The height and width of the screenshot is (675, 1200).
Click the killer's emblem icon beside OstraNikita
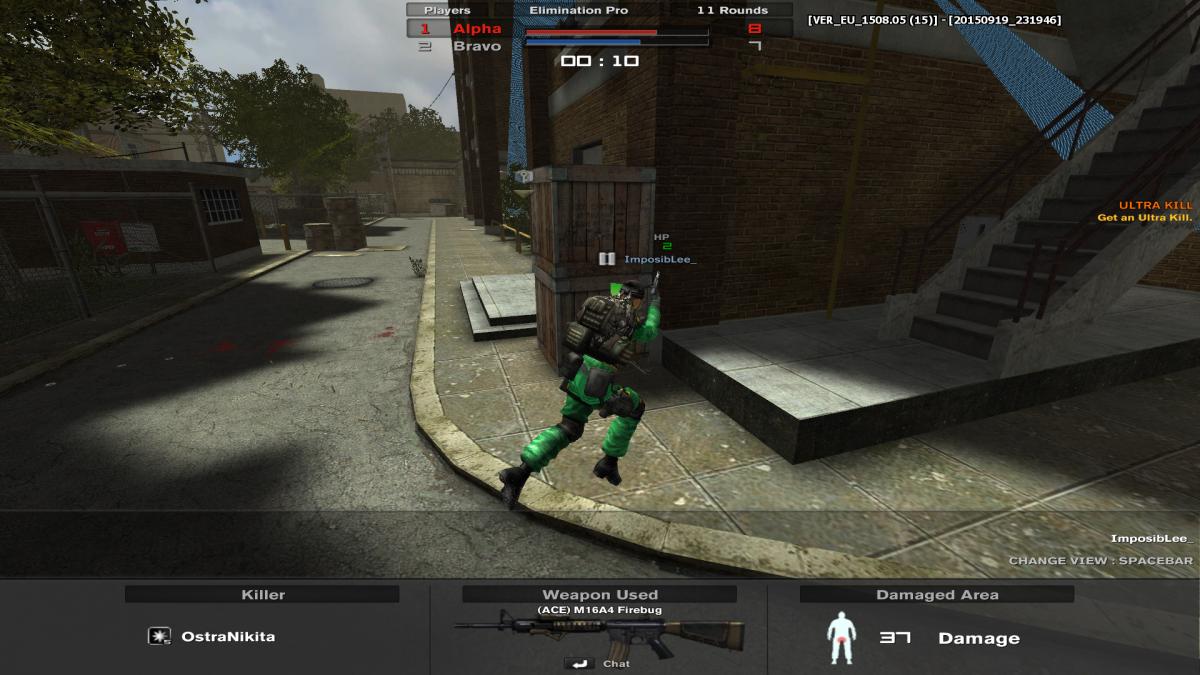(158, 636)
